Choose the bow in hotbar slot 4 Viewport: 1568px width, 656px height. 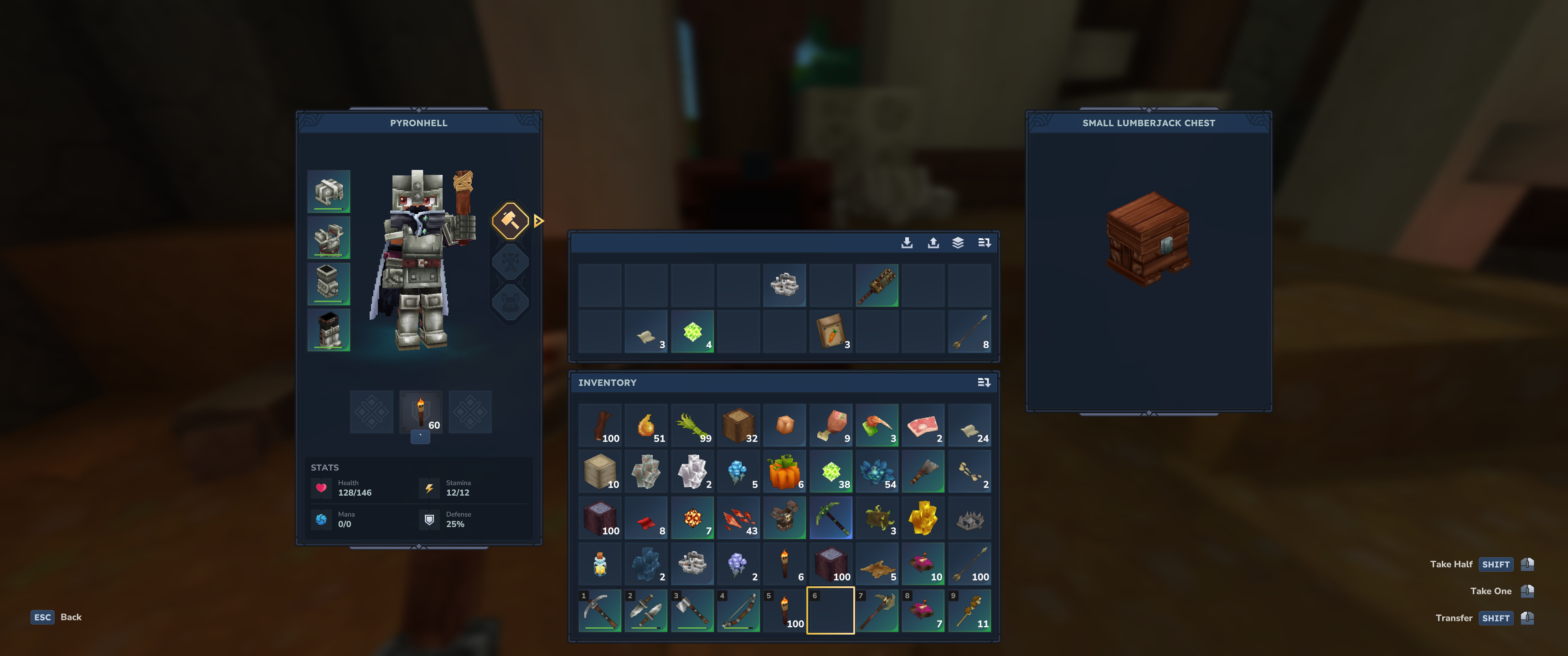(738, 610)
